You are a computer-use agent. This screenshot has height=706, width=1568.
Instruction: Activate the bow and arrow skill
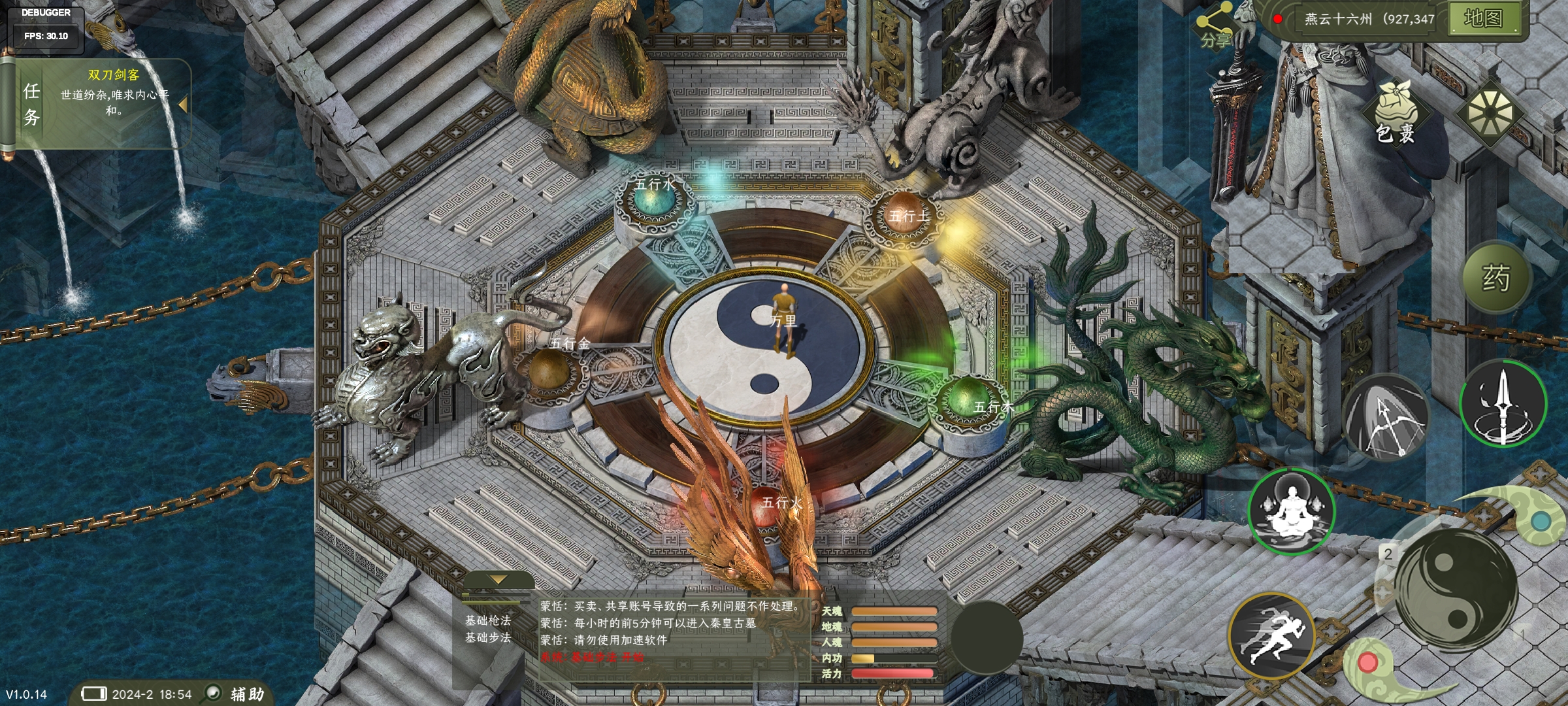1384,415
